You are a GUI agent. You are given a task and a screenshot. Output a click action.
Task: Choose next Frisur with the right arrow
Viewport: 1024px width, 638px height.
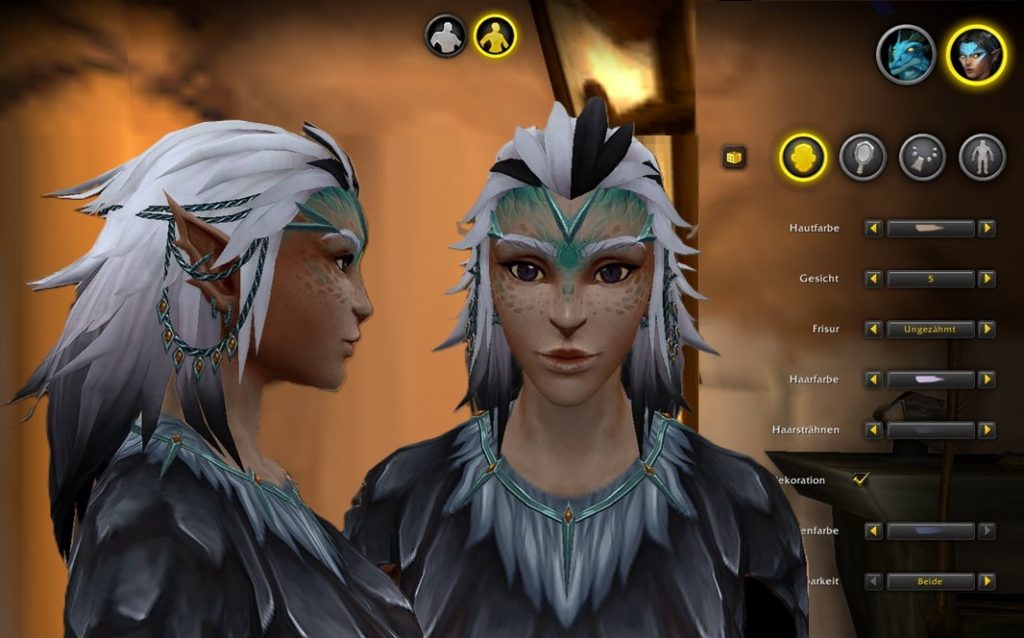(x=987, y=329)
